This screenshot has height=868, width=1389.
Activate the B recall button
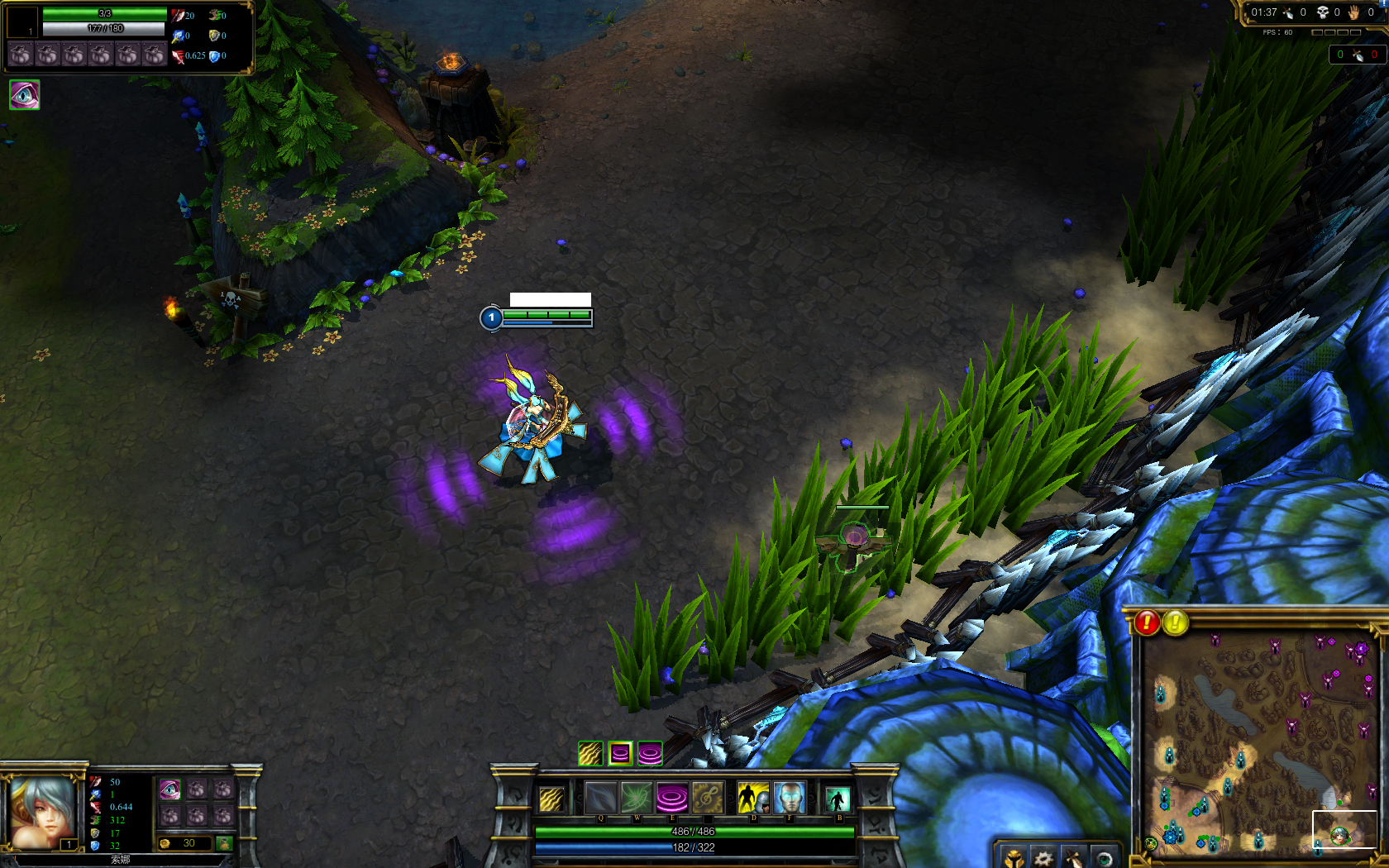[838, 799]
